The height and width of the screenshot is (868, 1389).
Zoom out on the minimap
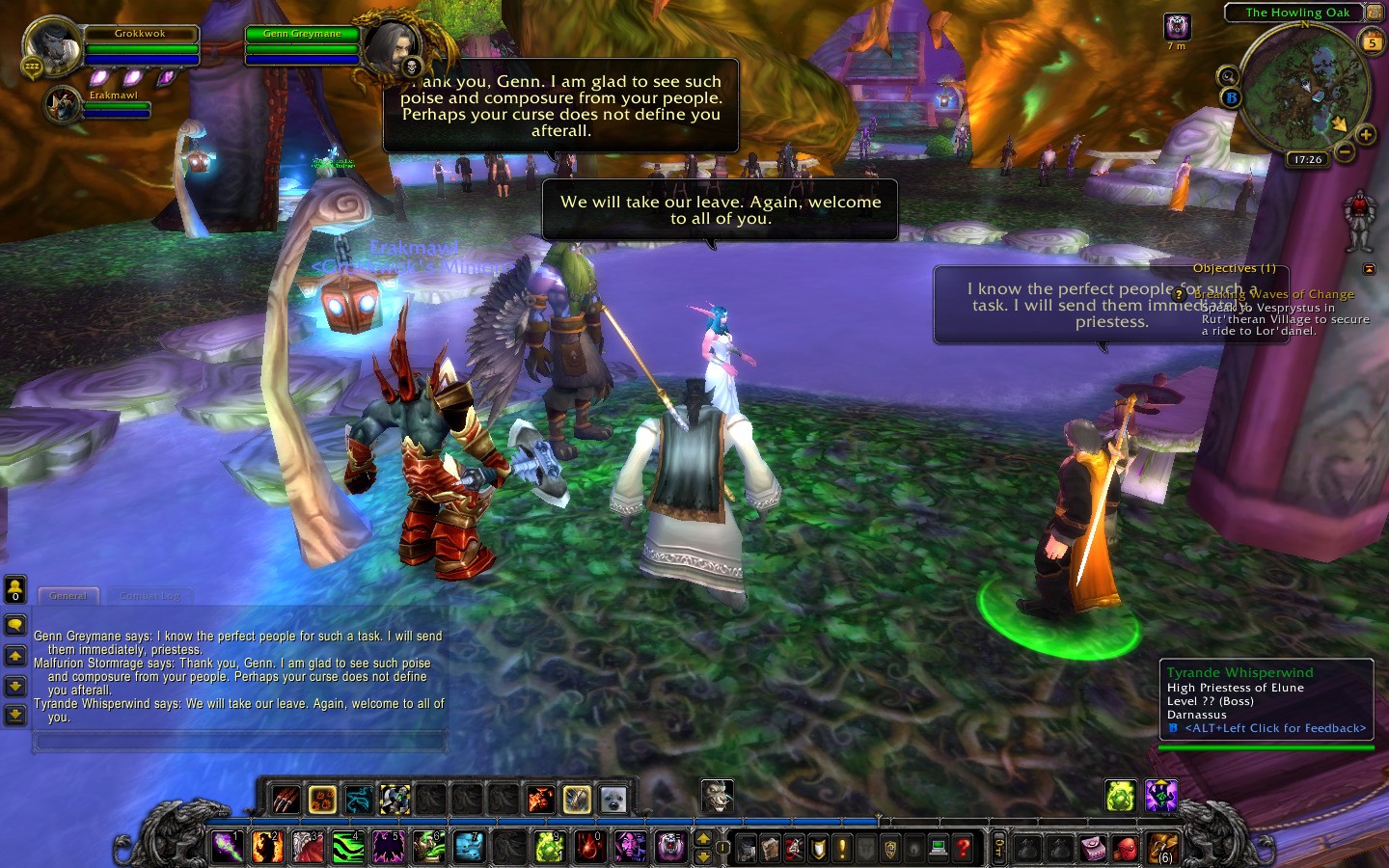coord(1345,151)
